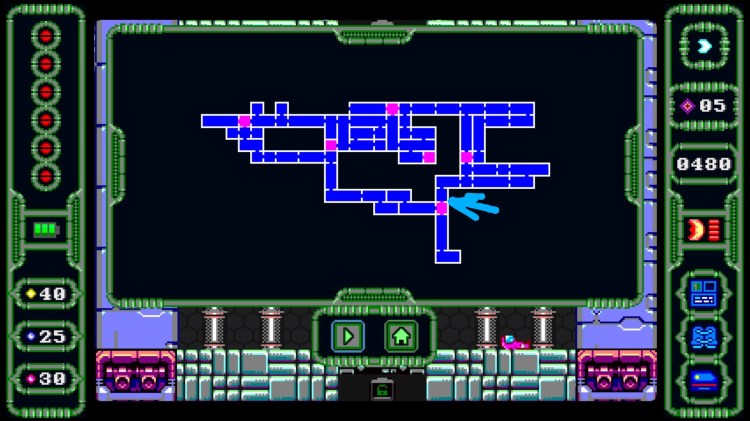Click the cyan arrow icon in top-right panel

704,46
